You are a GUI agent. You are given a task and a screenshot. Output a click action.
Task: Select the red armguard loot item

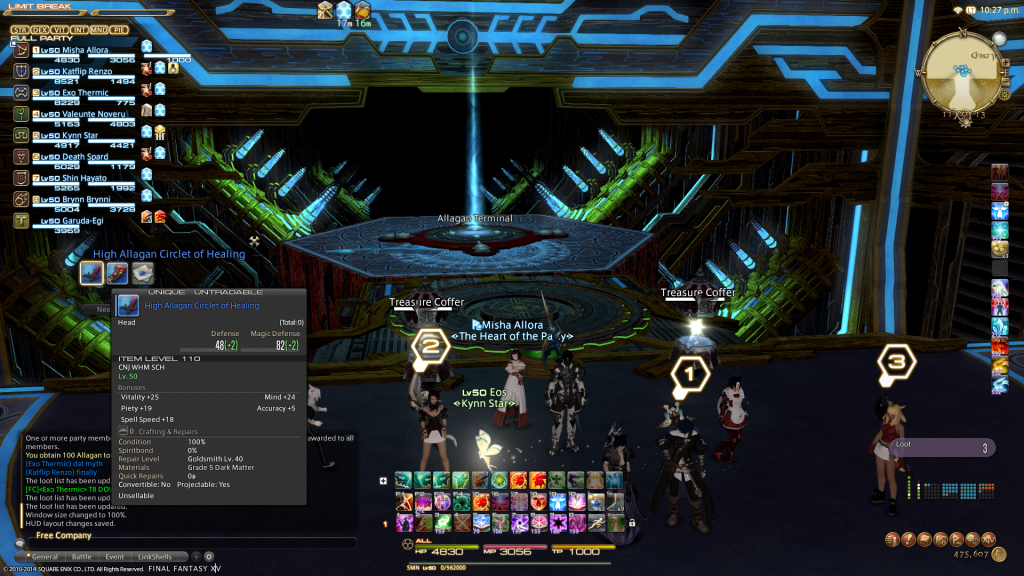118,273
